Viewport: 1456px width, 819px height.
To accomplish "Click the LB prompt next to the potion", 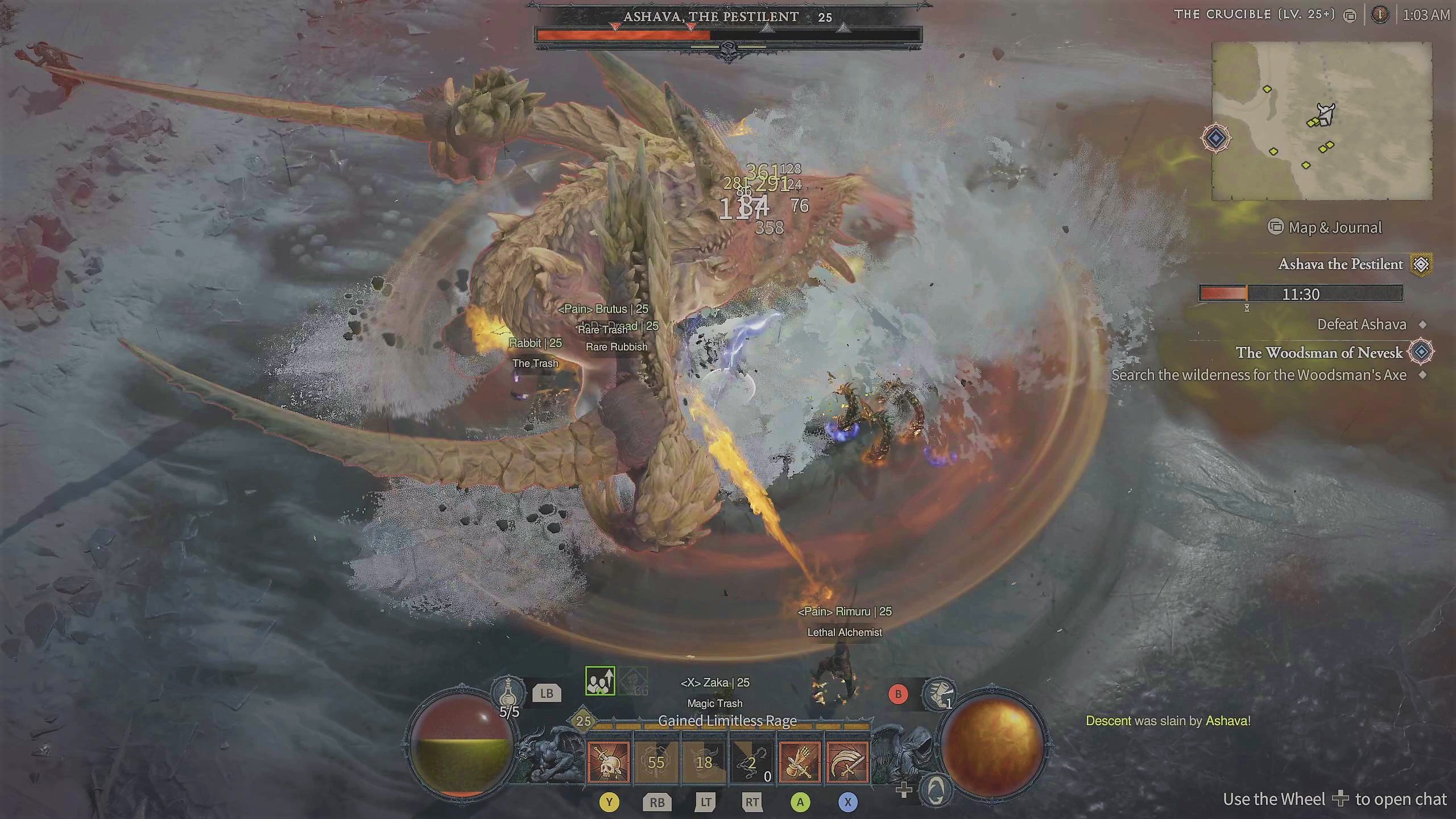I will pos(546,693).
